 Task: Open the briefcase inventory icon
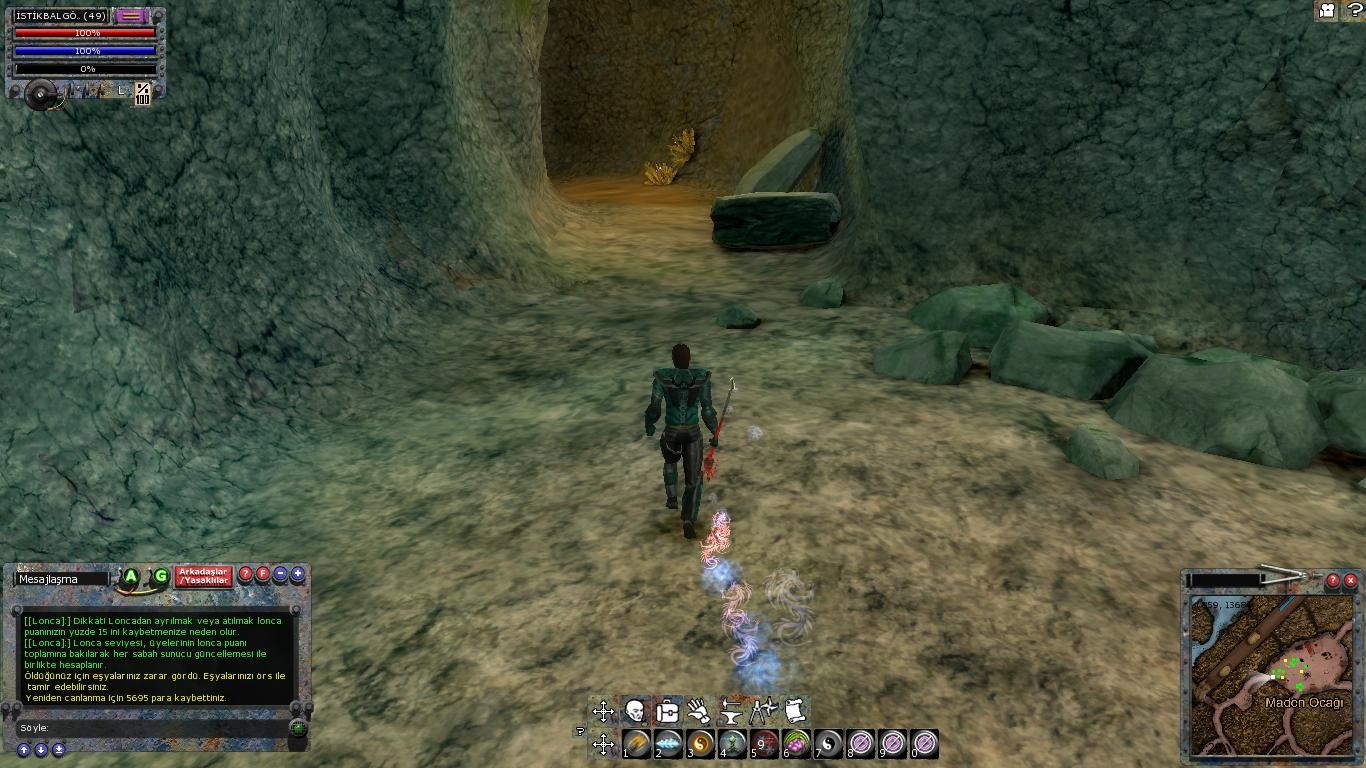point(667,711)
